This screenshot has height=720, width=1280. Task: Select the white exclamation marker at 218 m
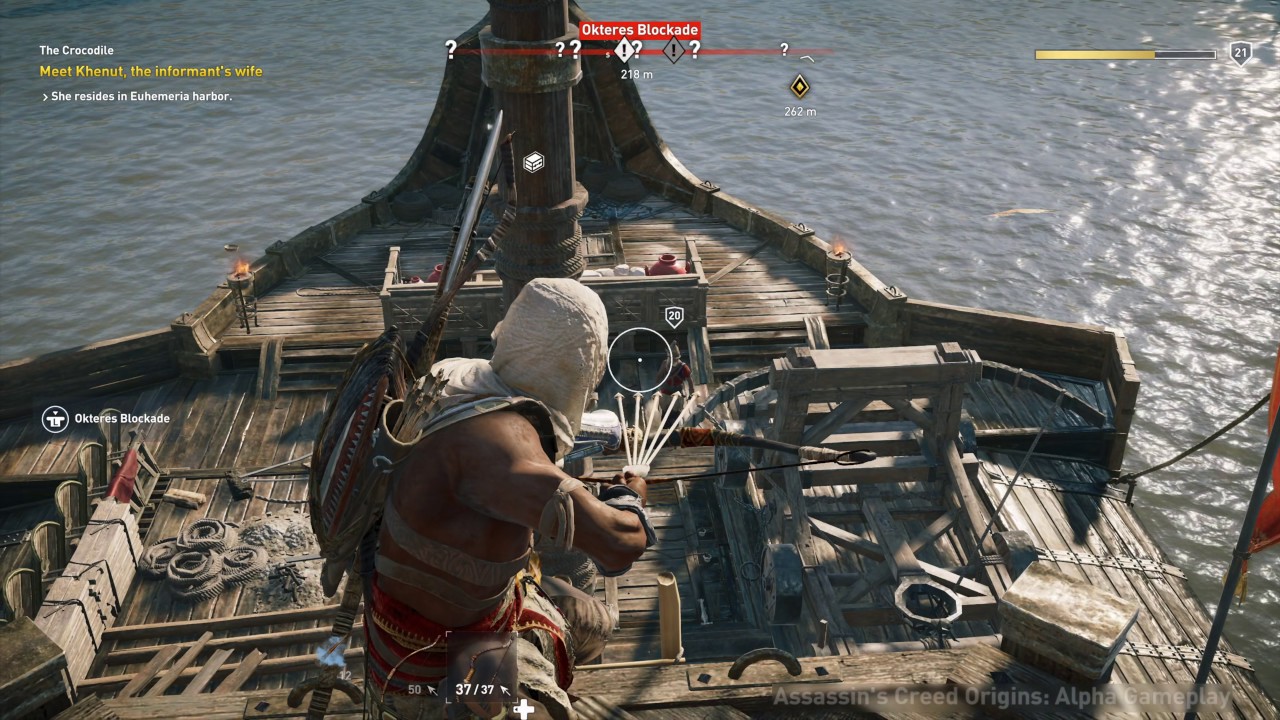click(625, 50)
